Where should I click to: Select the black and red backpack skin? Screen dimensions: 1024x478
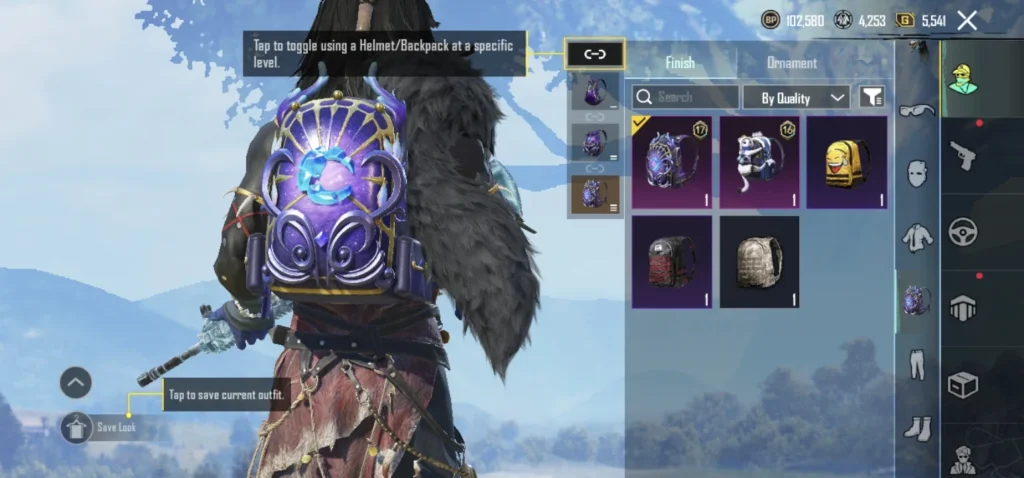[x=672, y=262]
